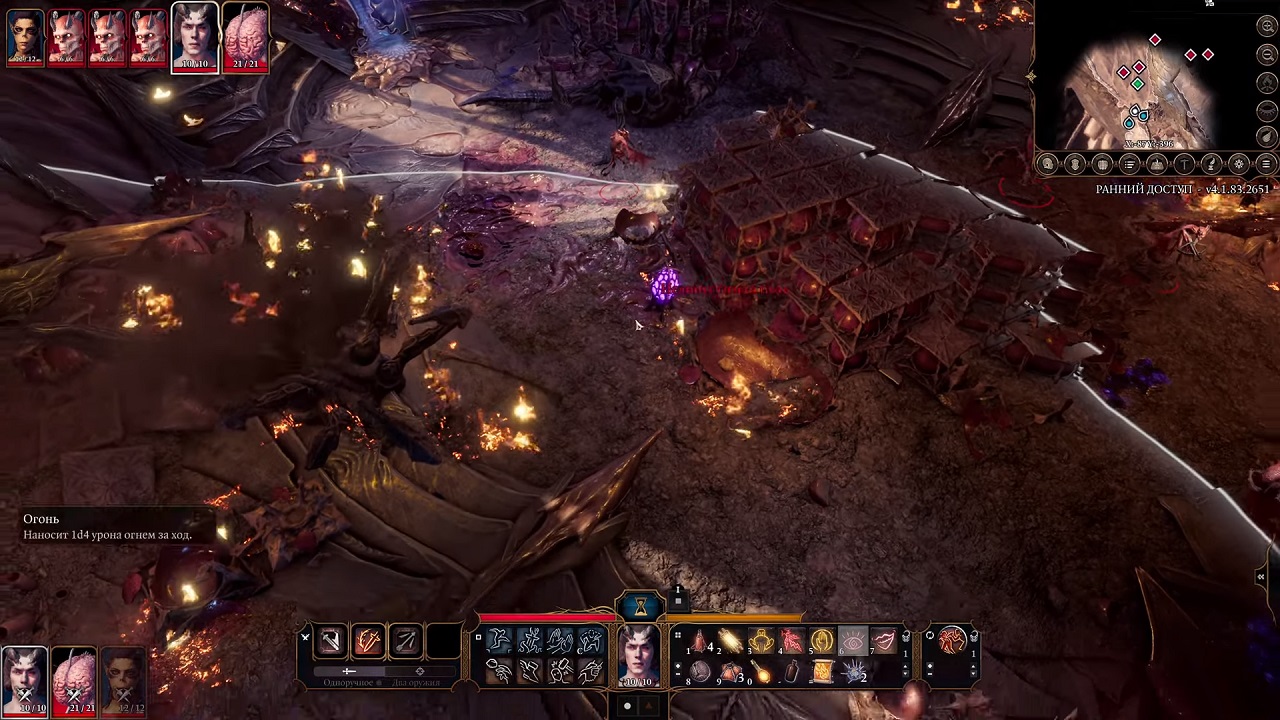
Task: Use the scroll item in the hotbar
Action: 822,672
